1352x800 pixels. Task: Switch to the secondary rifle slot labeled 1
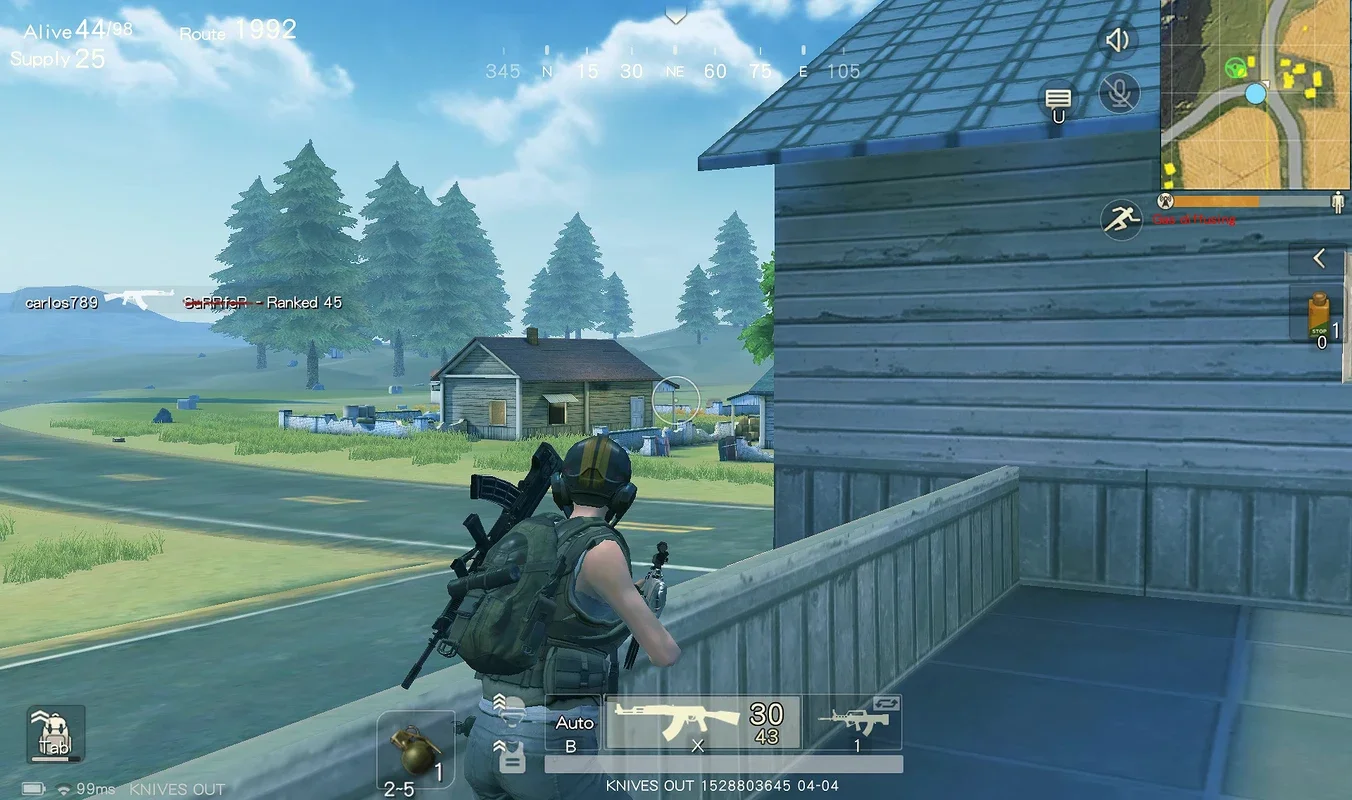point(853,725)
